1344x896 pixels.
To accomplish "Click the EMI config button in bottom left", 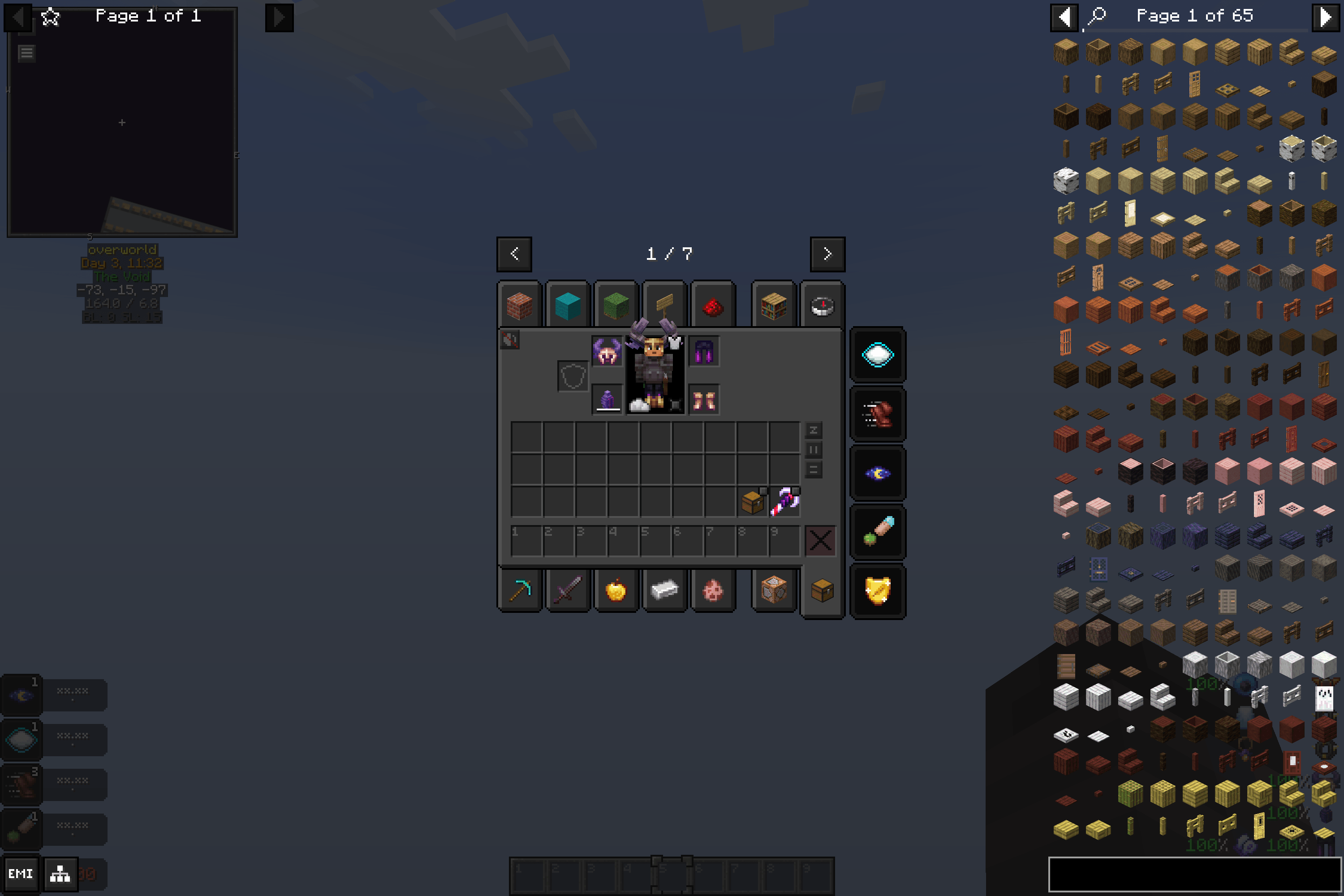I will [x=22, y=874].
